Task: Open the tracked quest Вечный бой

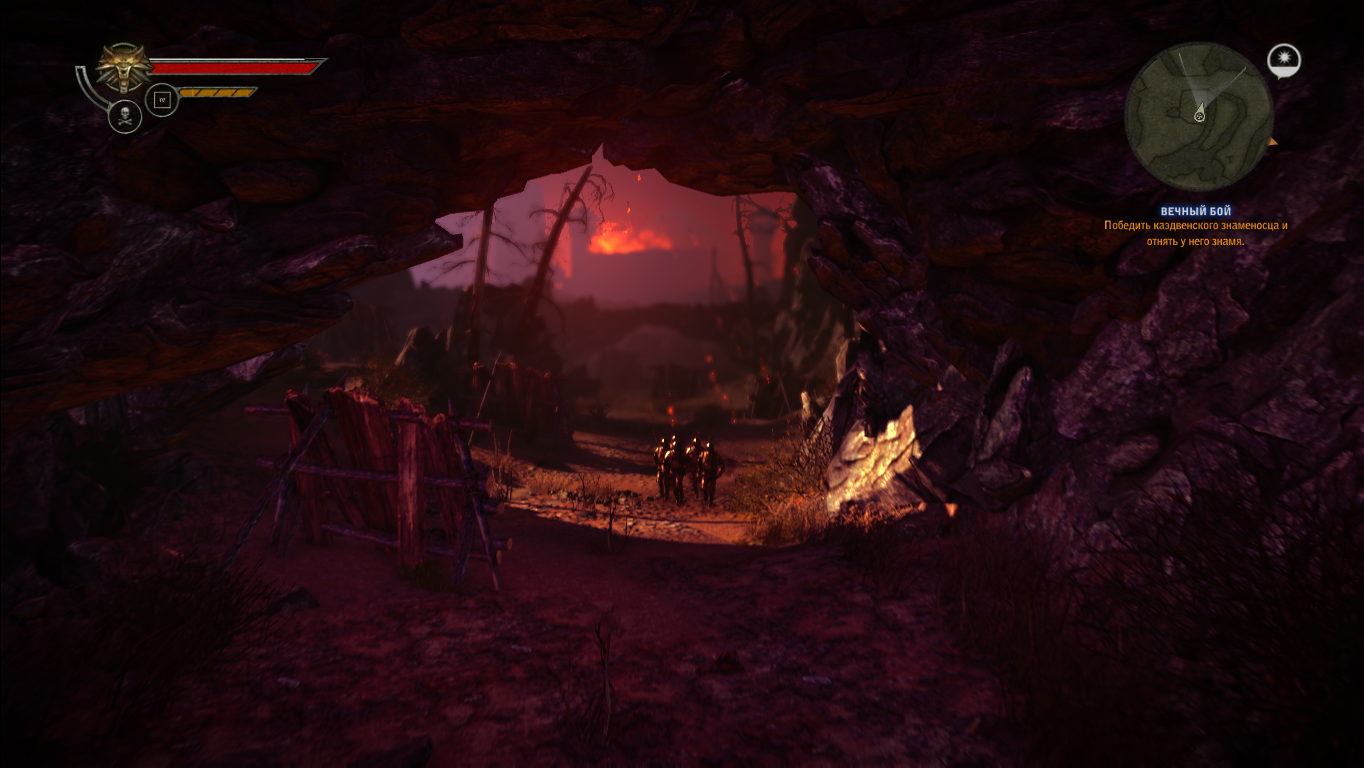Action: (1195, 211)
